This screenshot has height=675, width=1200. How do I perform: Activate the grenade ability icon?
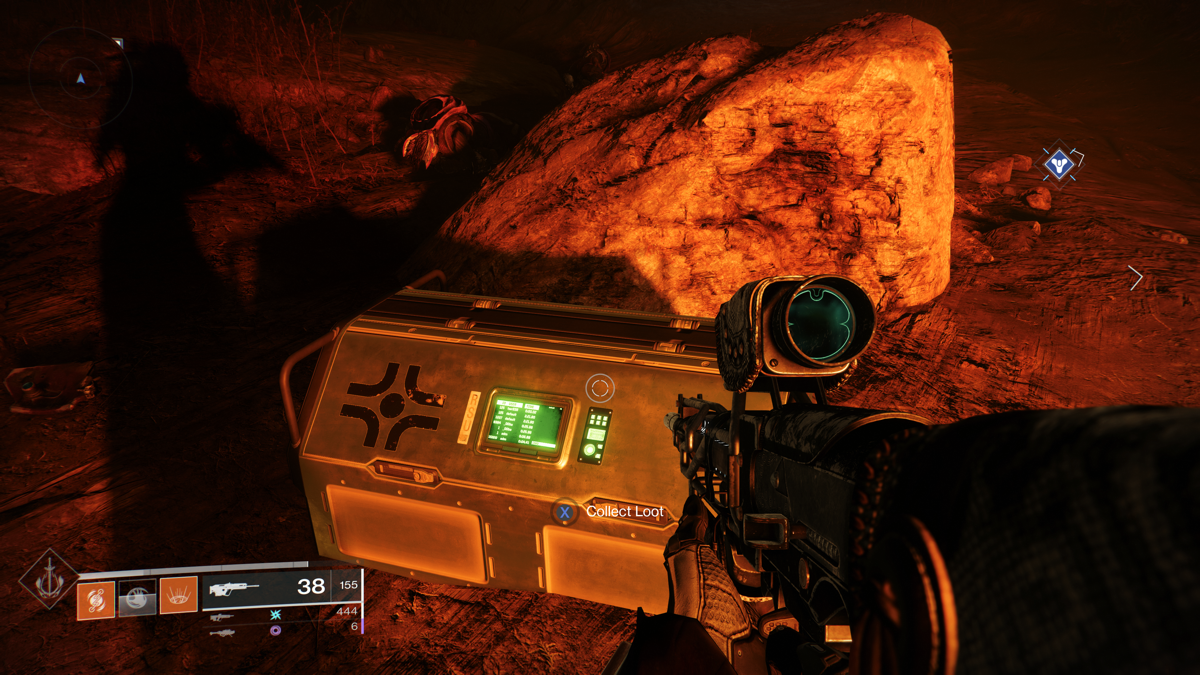pos(96,599)
